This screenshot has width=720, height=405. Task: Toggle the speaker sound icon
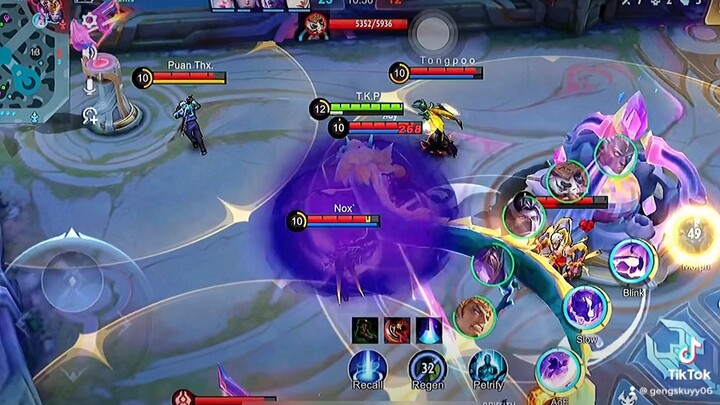(90, 52)
